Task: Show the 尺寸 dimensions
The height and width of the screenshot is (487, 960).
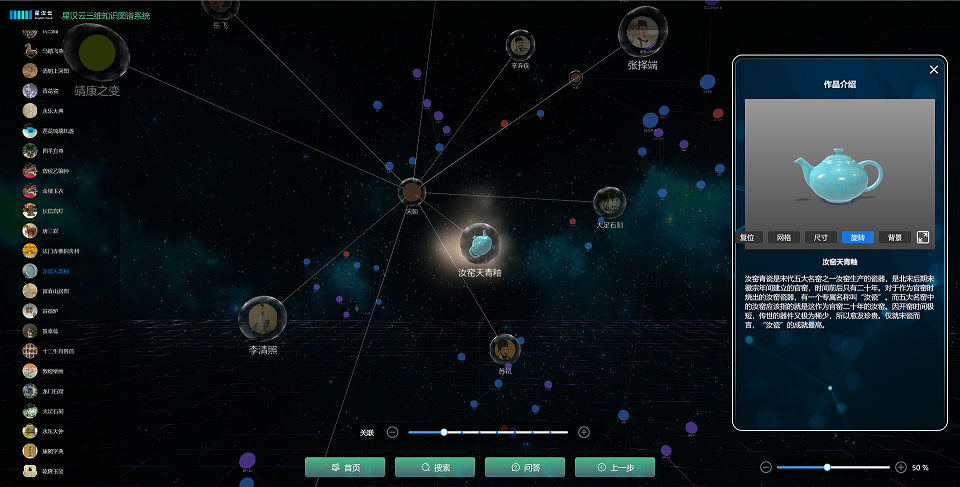Action: tap(820, 238)
